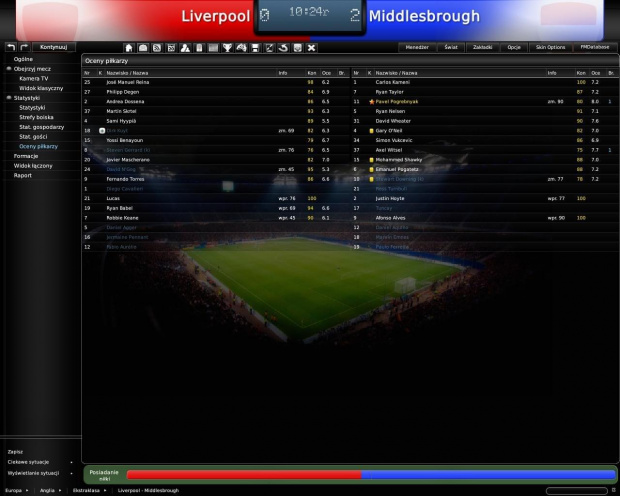
Task: Click Zapisz to save
Action: pyautogui.click(x=15, y=451)
